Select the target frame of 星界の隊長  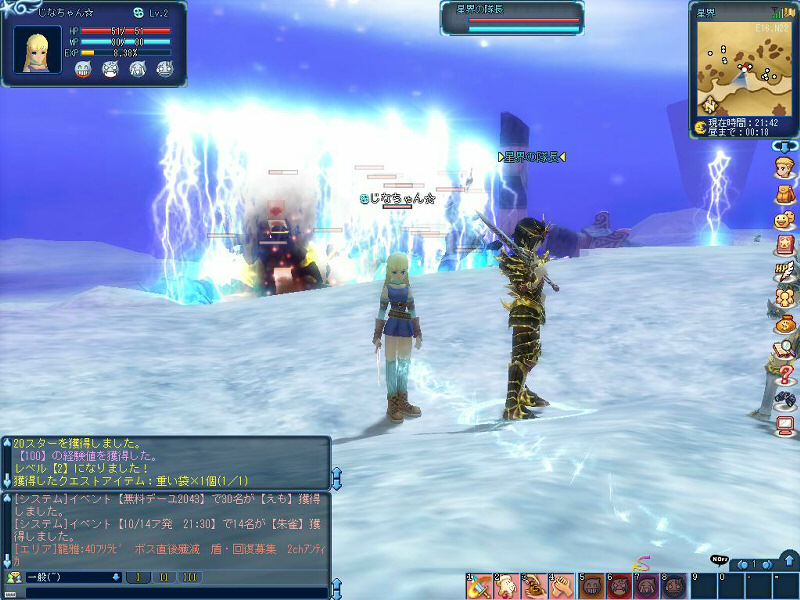[x=511, y=17]
